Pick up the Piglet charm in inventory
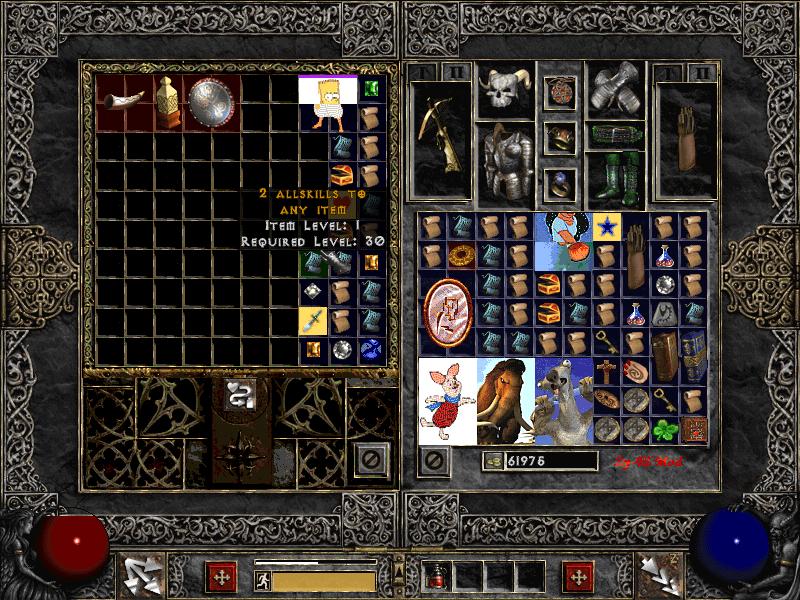This screenshot has height=600, width=800. click(x=446, y=400)
